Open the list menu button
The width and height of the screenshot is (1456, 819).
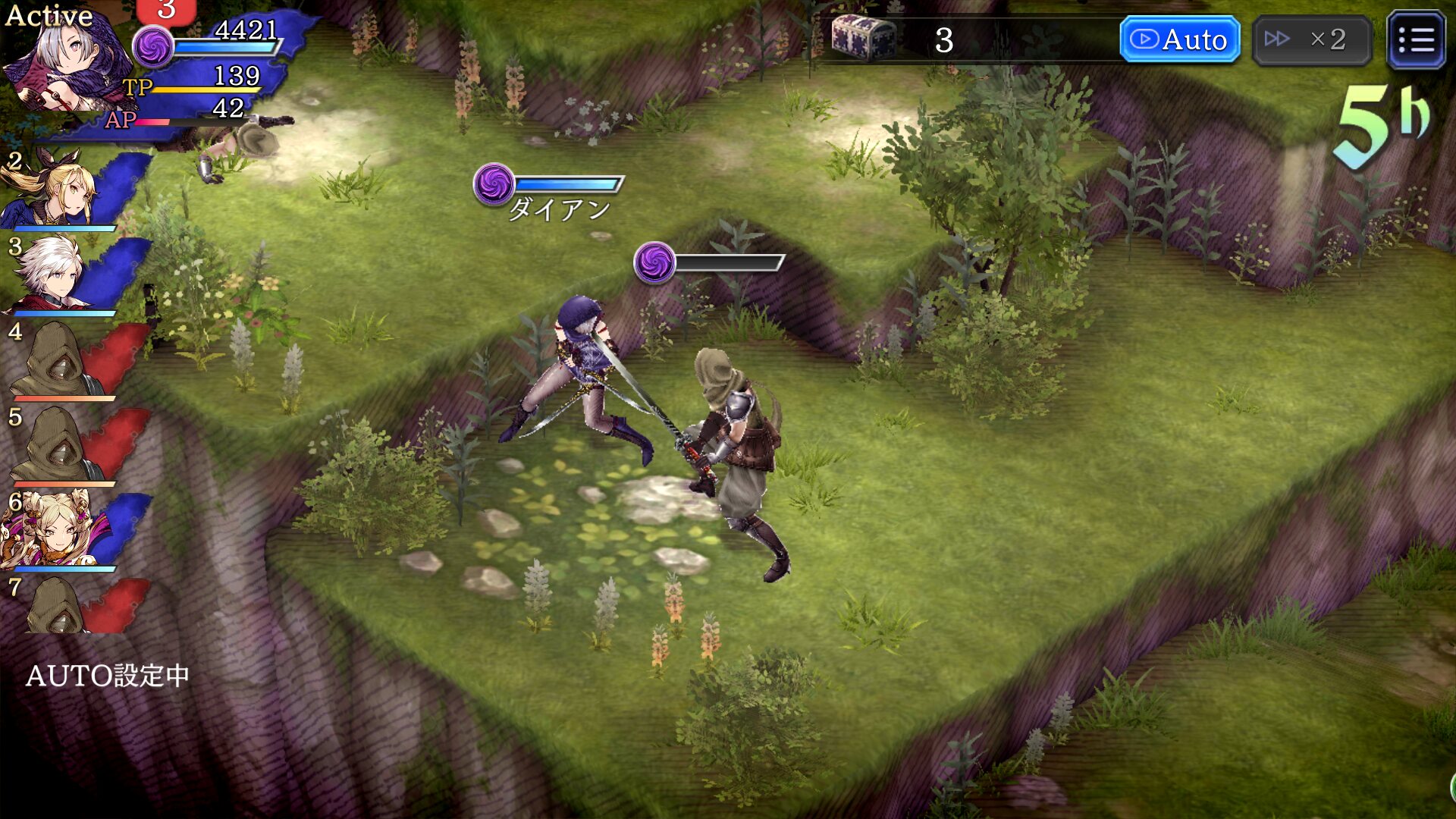click(x=1415, y=39)
